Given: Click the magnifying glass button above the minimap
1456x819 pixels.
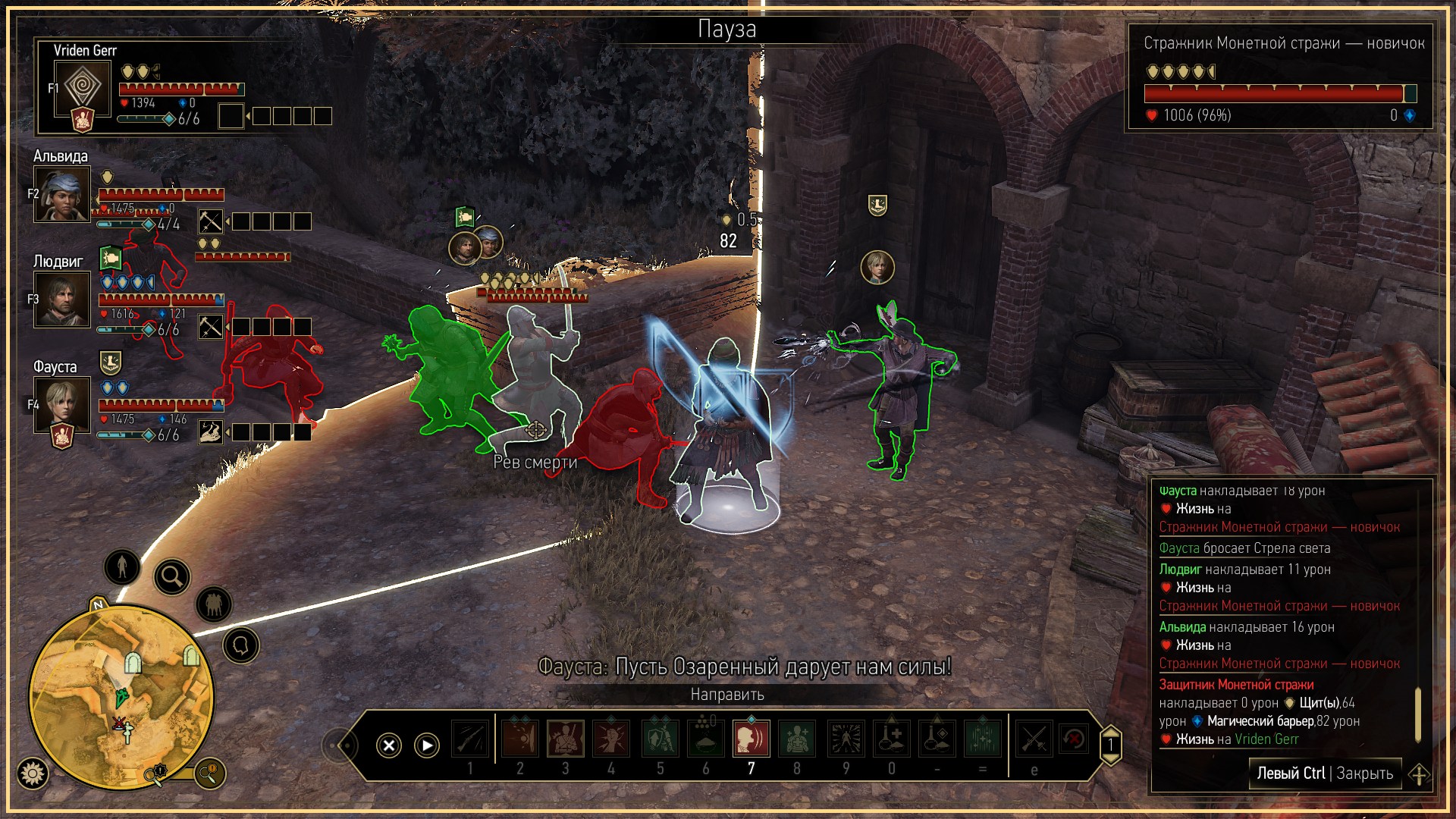Looking at the screenshot, I should (172, 578).
